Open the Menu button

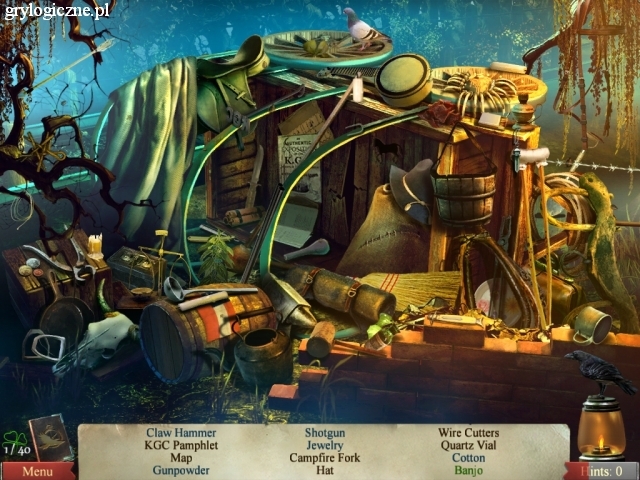coord(36,470)
